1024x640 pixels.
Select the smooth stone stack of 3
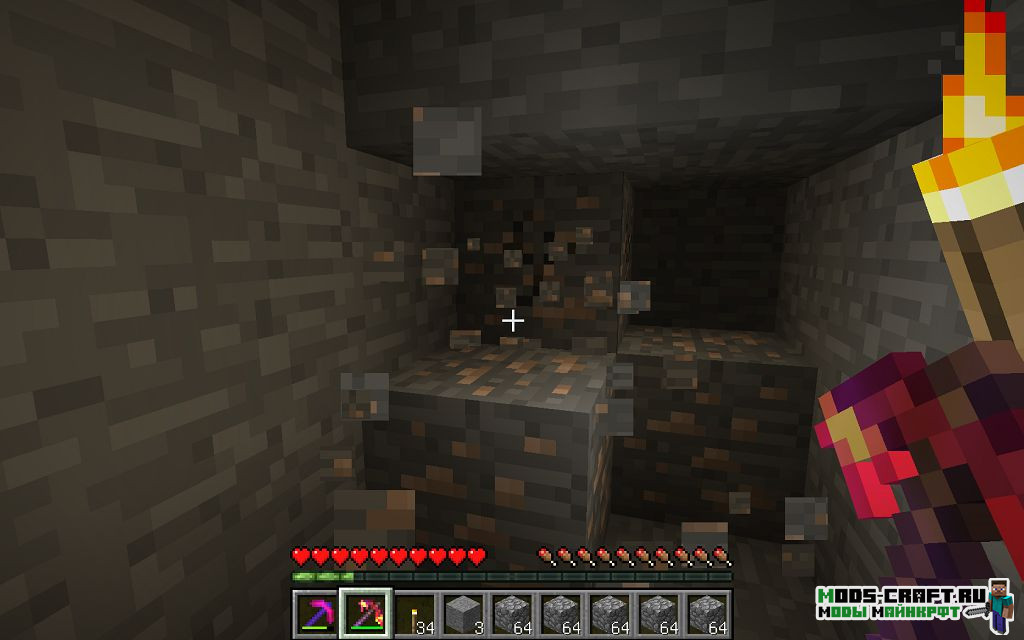(x=463, y=612)
